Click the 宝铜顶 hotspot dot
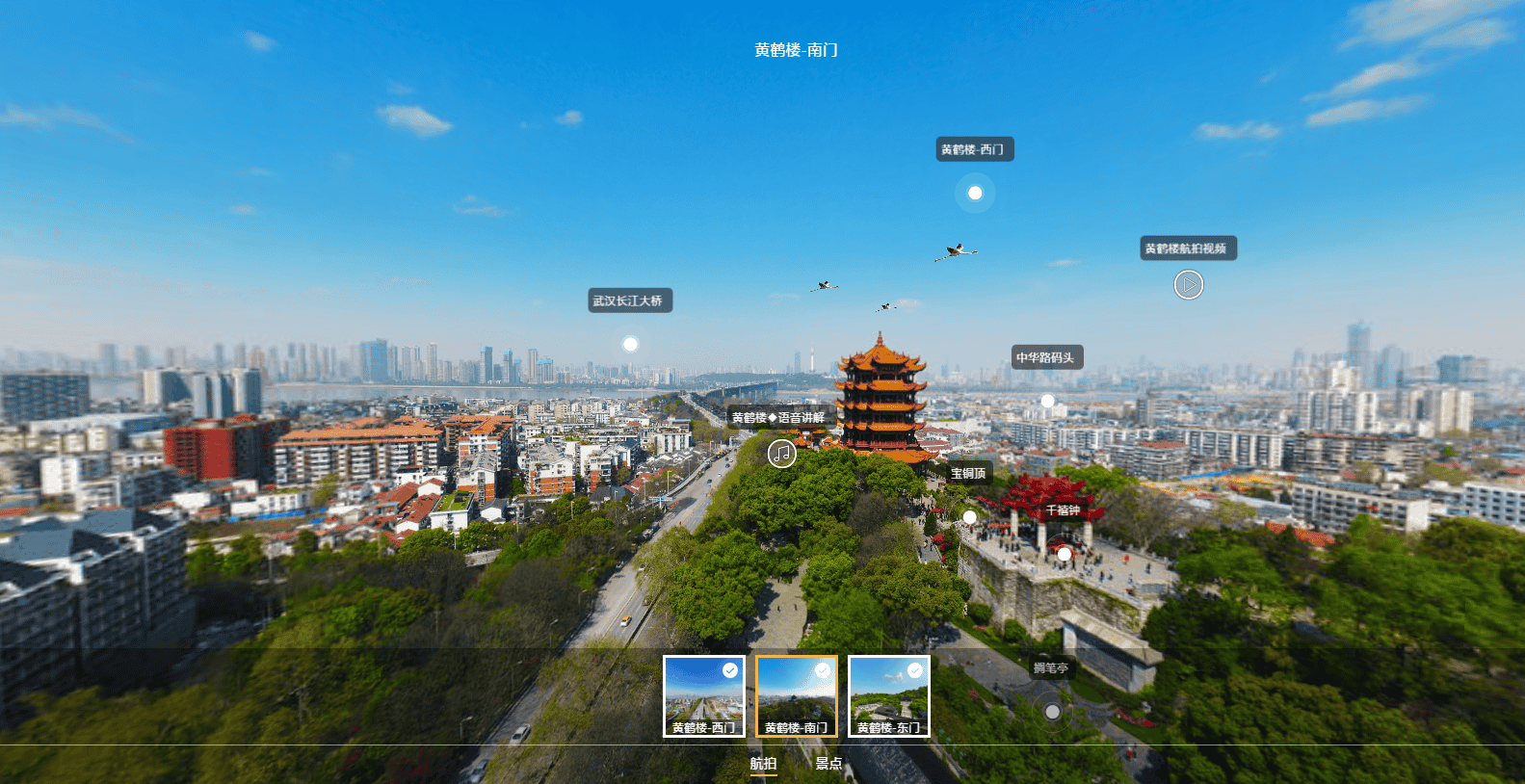Image resolution: width=1525 pixels, height=784 pixels. pyautogui.click(x=968, y=516)
